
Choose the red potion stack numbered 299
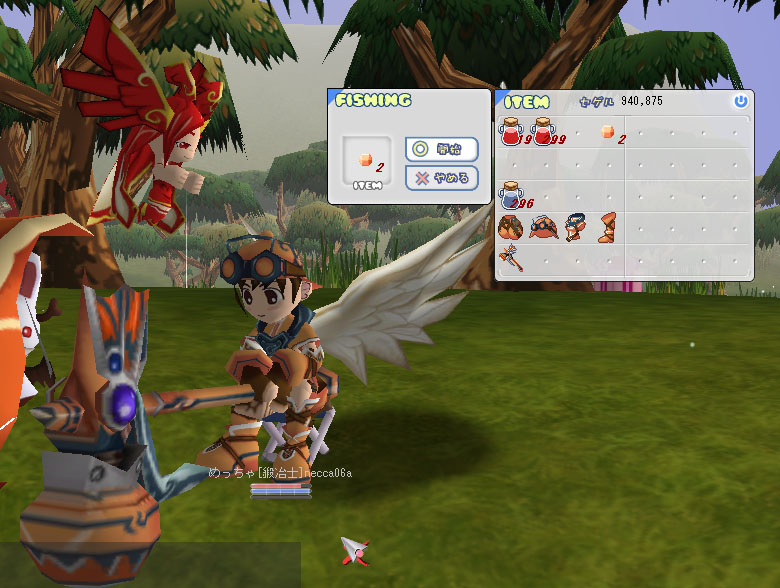tap(544, 132)
